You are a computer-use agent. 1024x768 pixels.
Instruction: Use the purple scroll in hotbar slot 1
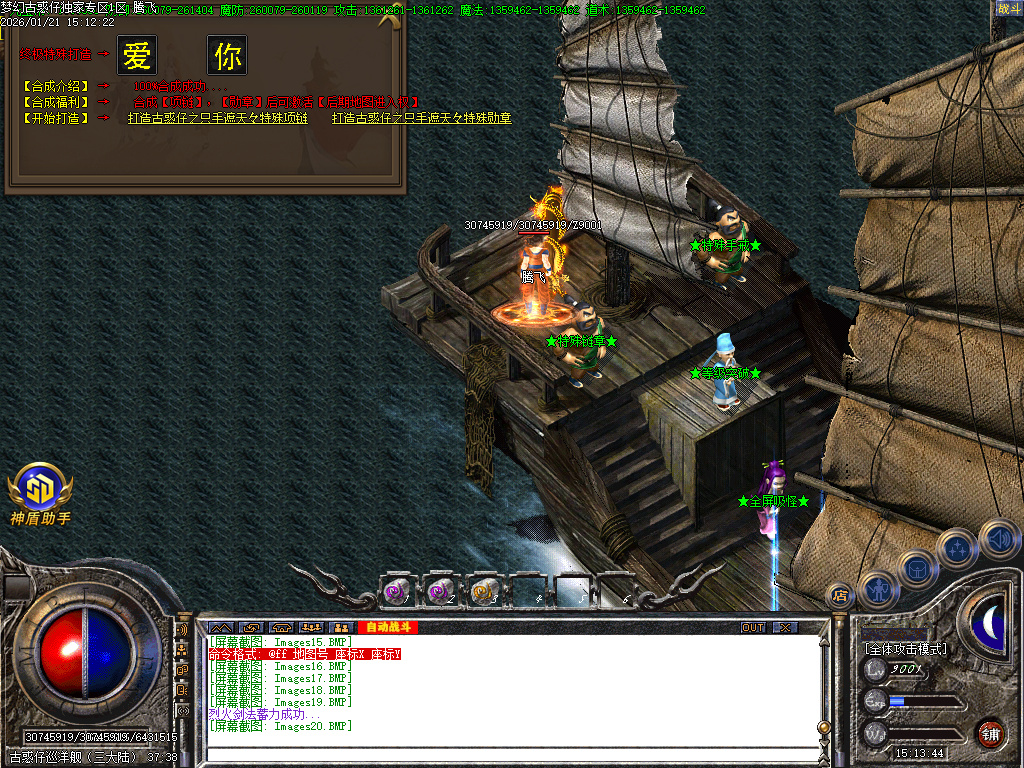coord(397,592)
